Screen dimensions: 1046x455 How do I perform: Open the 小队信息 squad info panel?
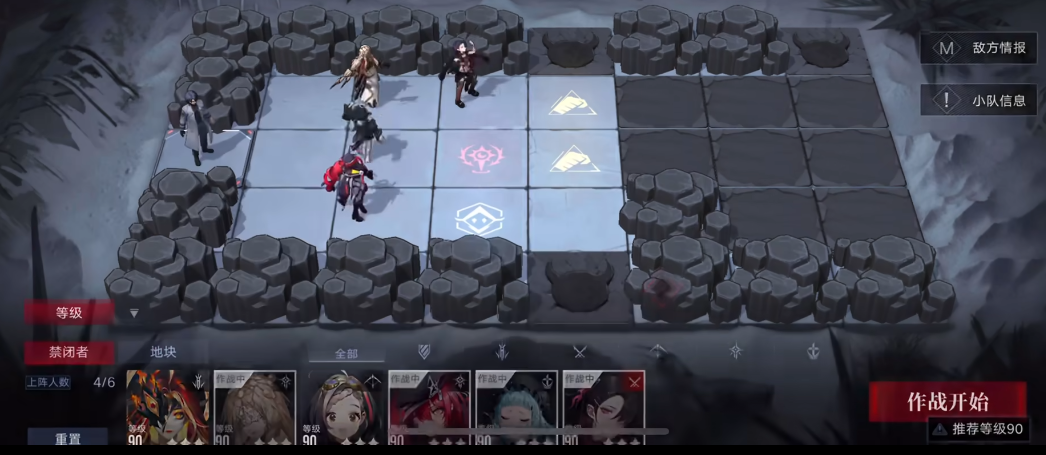pyautogui.click(x=979, y=100)
